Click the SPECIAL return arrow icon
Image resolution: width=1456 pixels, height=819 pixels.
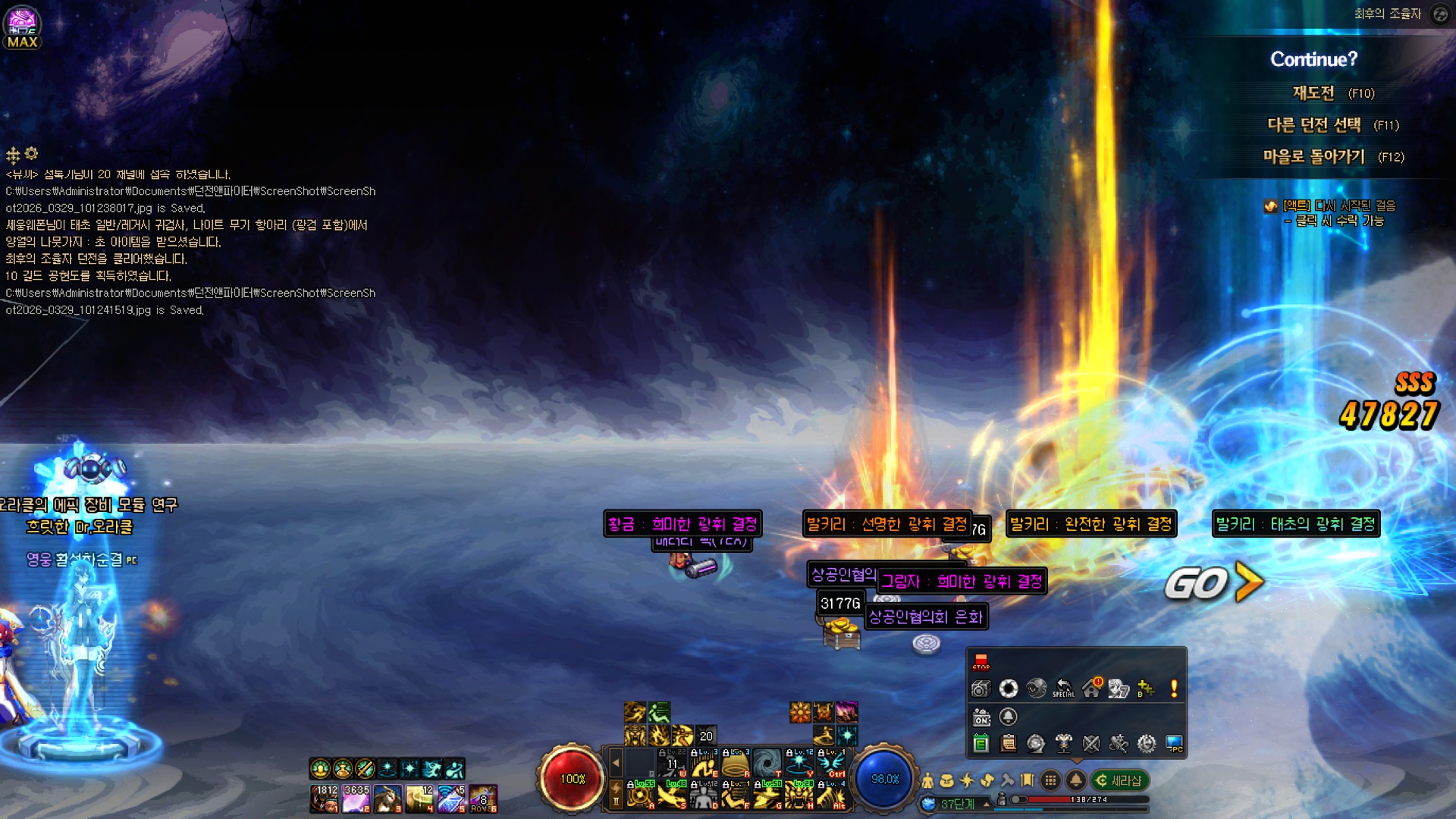(x=1063, y=689)
